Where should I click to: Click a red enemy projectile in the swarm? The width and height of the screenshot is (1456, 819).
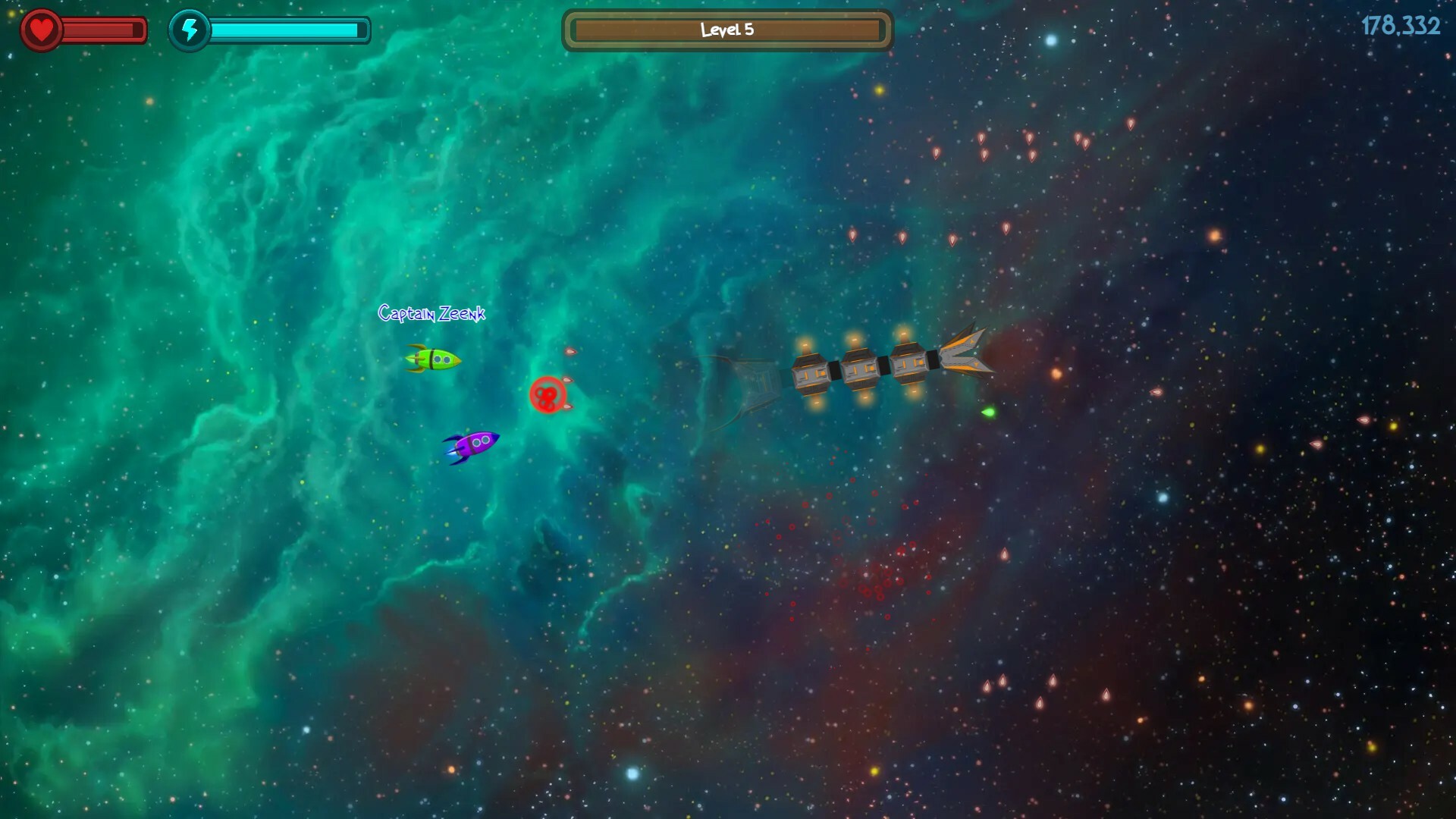(984, 137)
